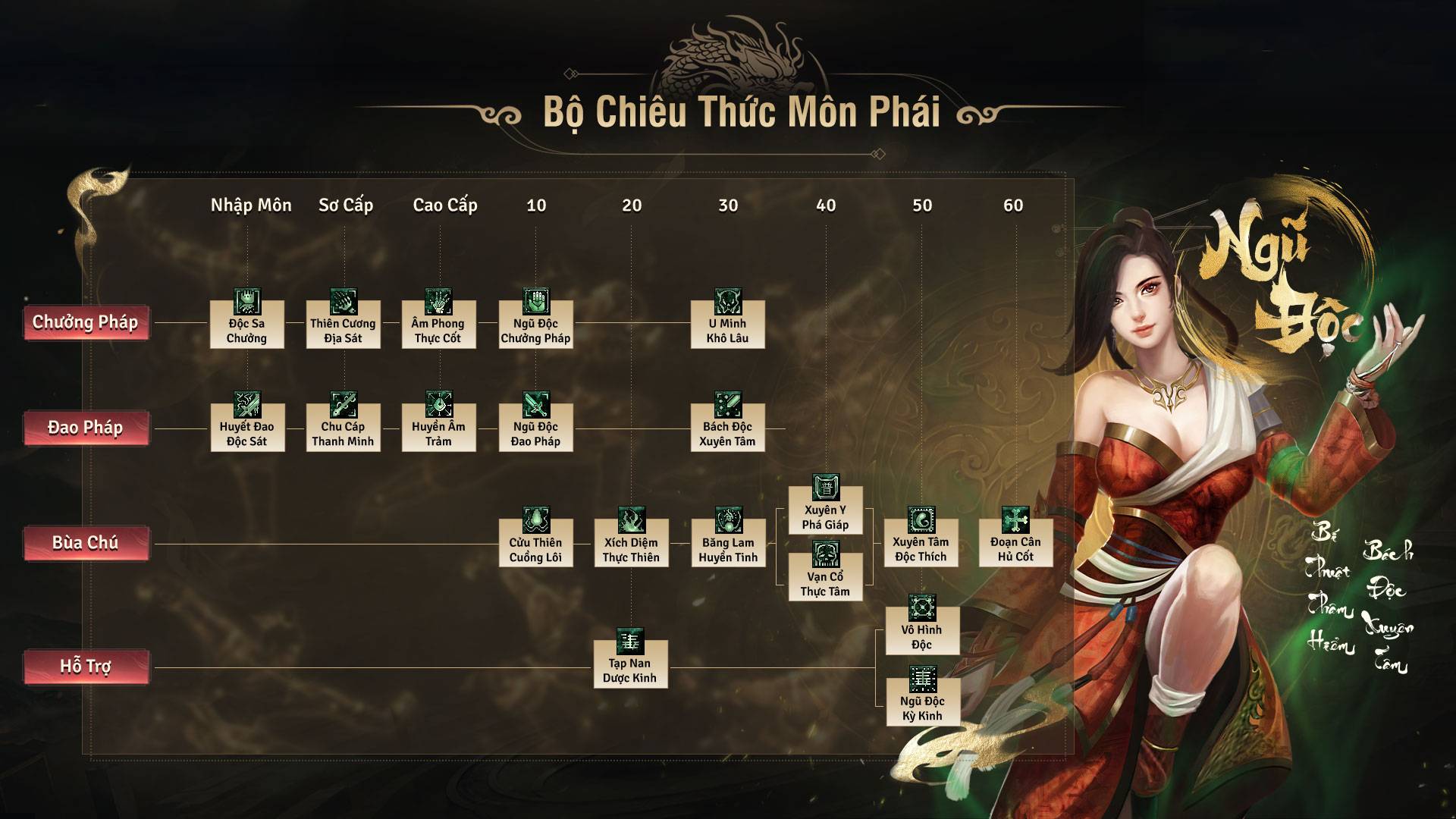Switch to the Bùa Chú row
The width and height of the screenshot is (1456, 819).
pos(86,543)
